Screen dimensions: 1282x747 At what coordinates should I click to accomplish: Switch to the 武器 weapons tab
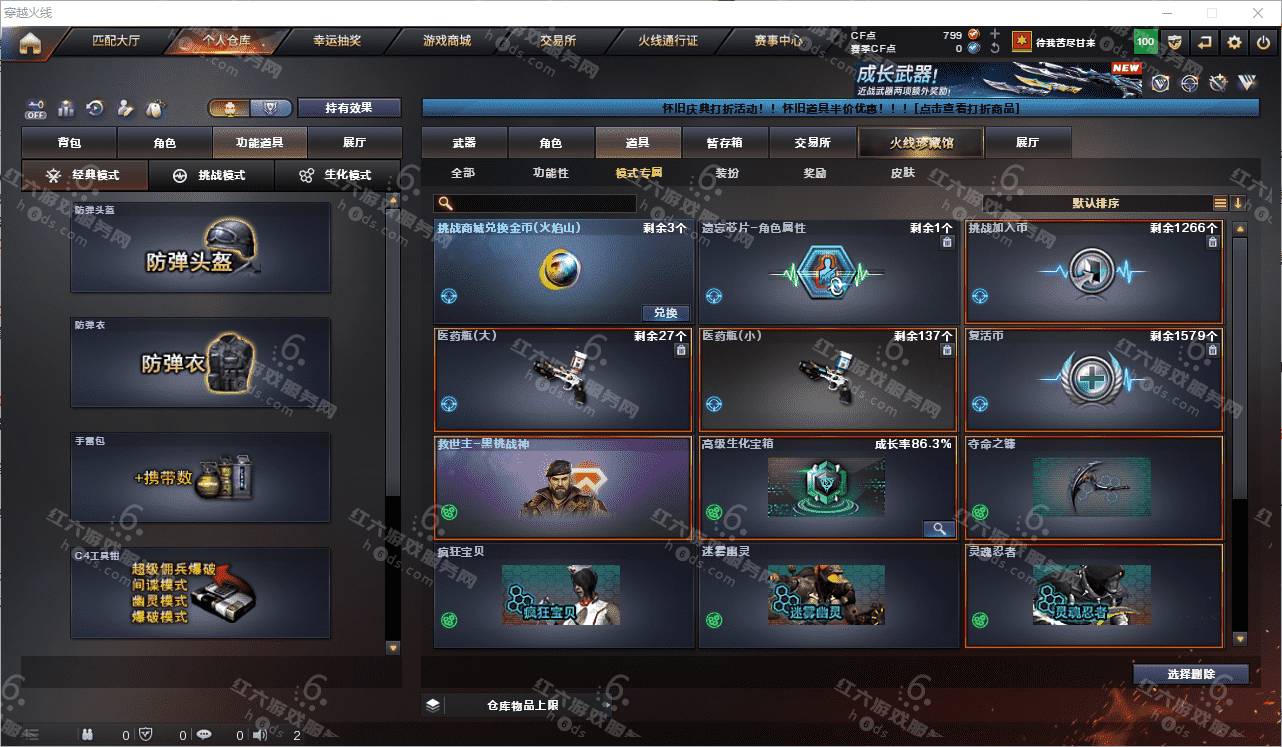pos(464,143)
